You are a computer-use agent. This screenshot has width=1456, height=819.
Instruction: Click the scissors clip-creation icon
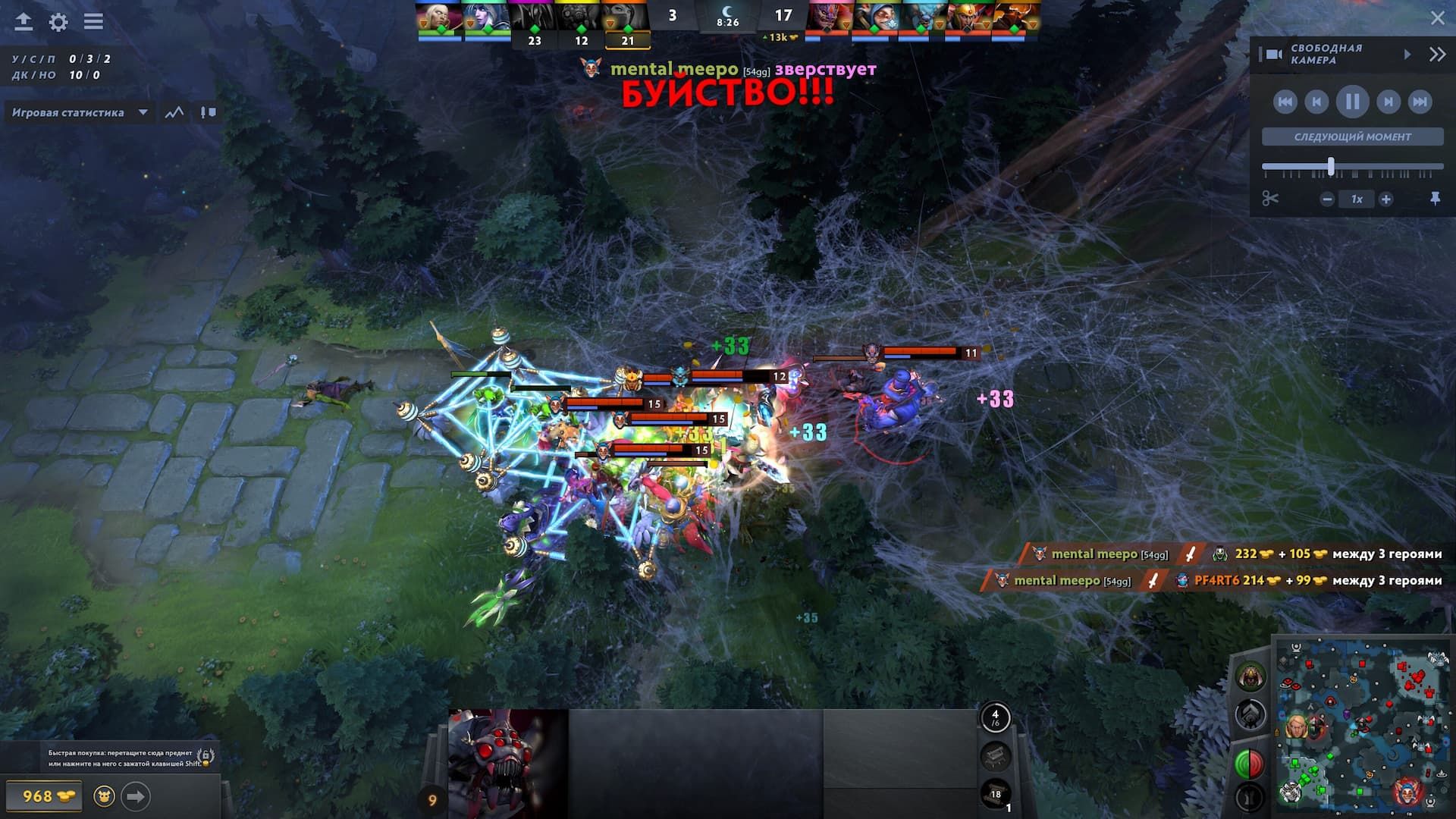(1272, 199)
